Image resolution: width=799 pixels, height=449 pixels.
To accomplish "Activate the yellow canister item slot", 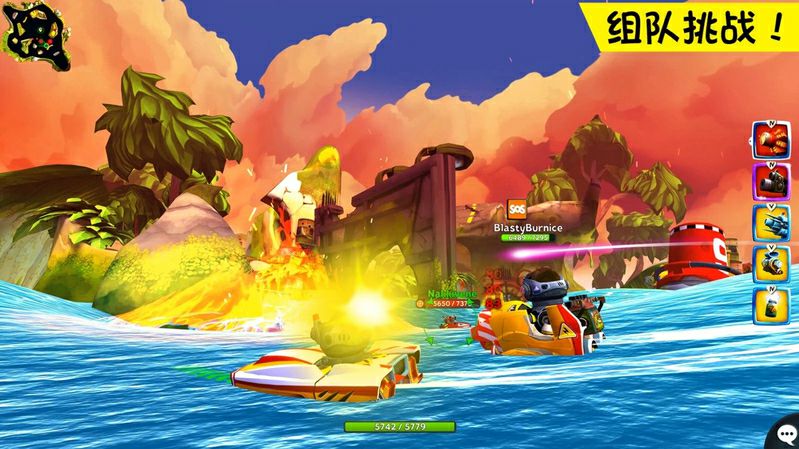I will click(x=770, y=305).
